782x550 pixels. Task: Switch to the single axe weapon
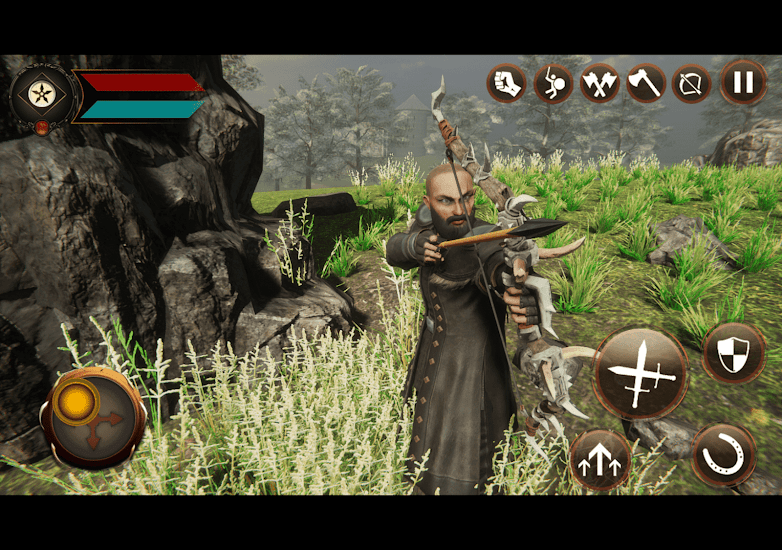[x=646, y=83]
